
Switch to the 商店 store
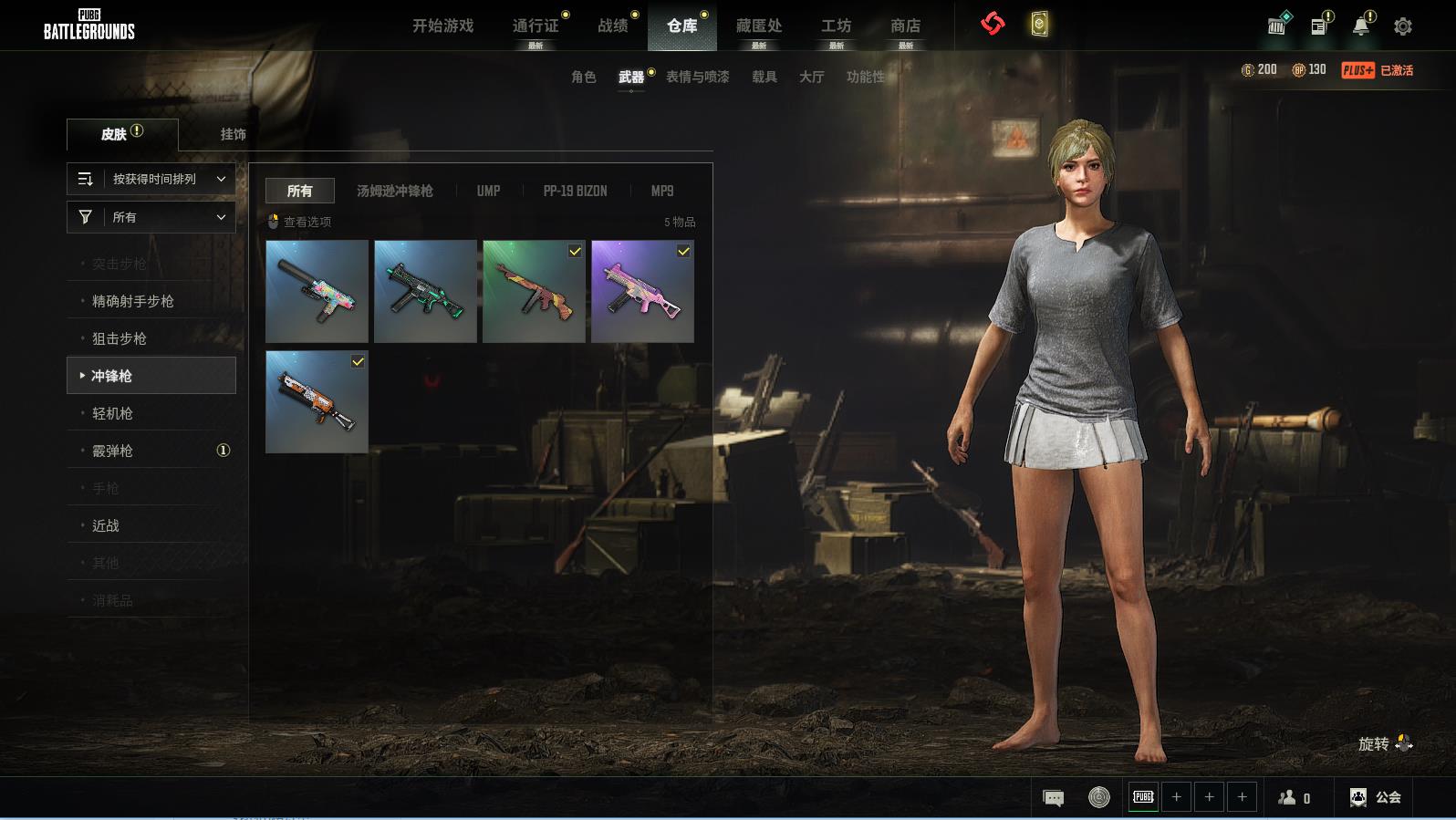click(905, 26)
